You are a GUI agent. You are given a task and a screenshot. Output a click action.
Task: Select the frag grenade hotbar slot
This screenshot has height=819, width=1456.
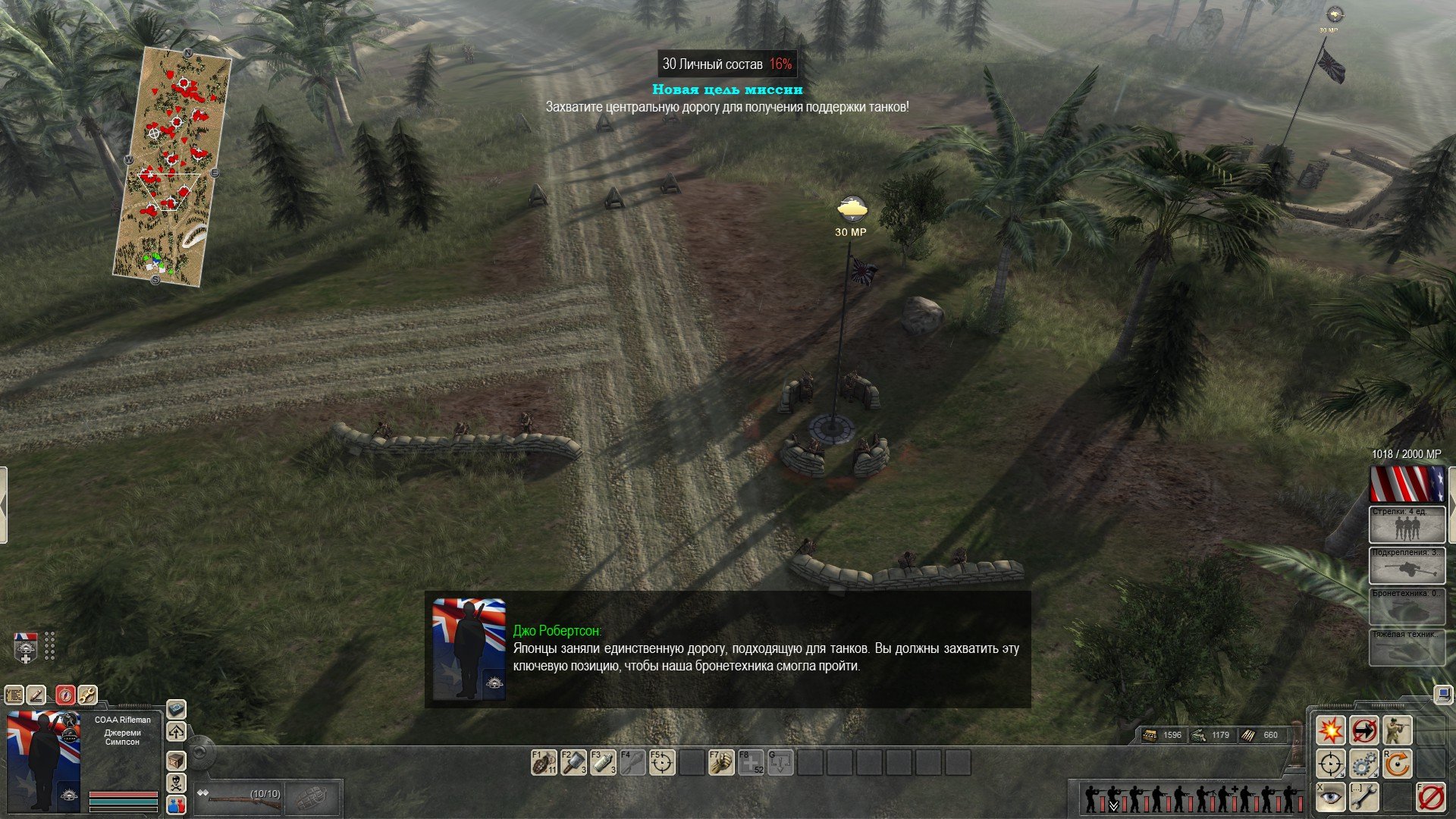[544, 762]
